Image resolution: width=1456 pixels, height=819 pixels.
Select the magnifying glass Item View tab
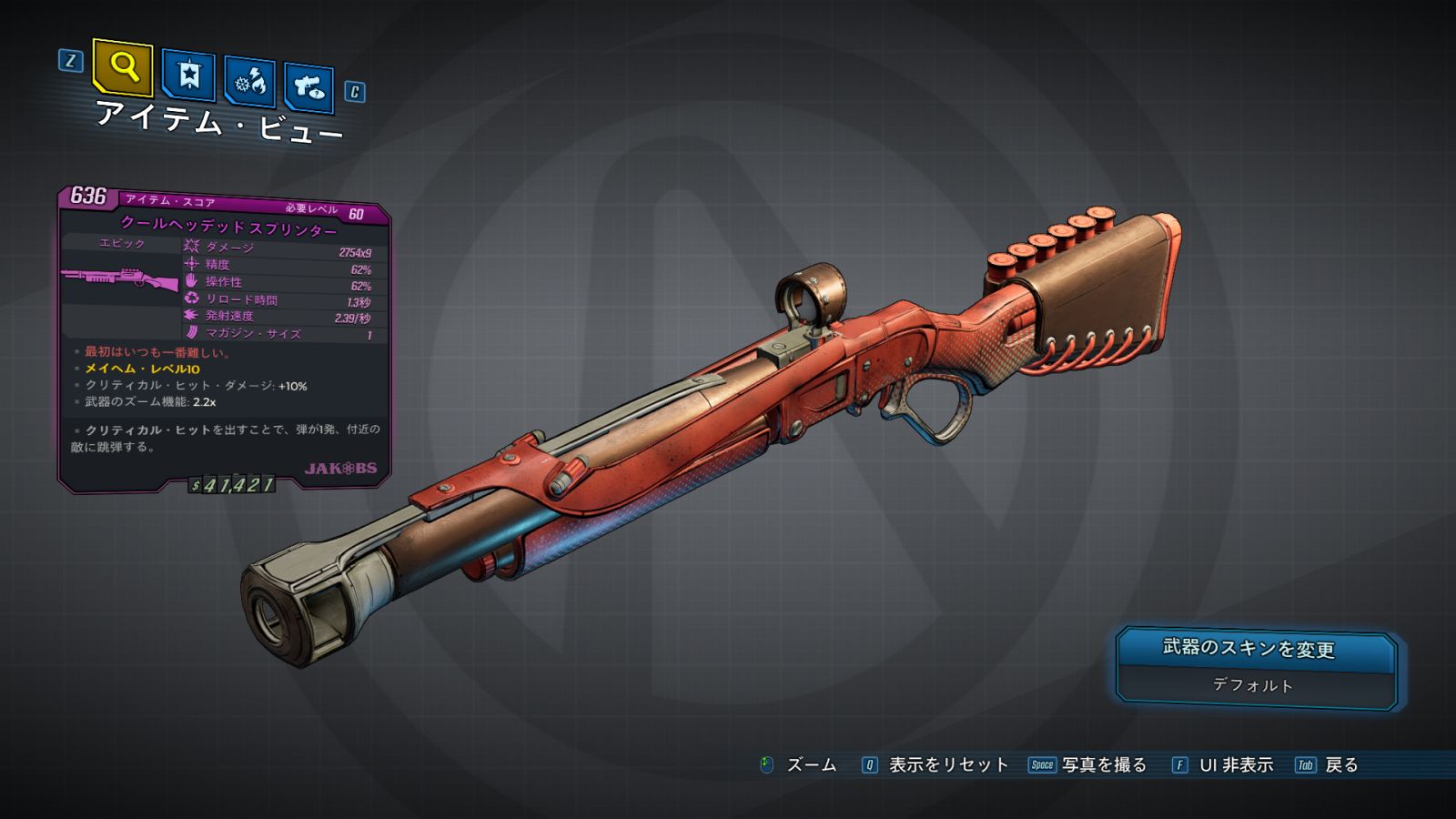tap(123, 66)
